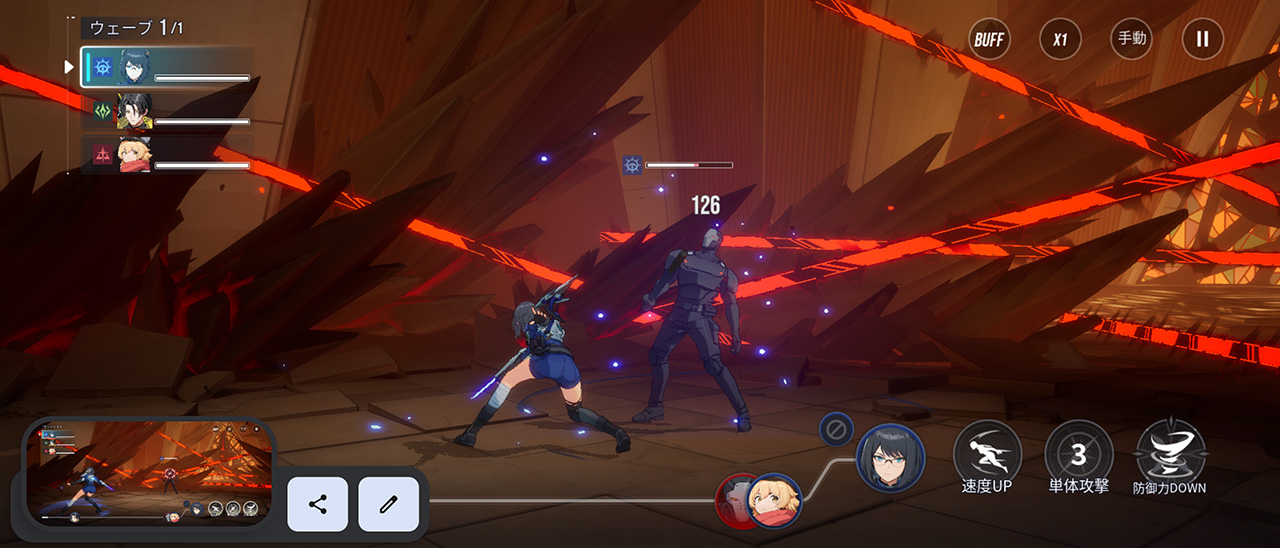Image resolution: width=1280 pixels, height=548 pixels.
Task: Select the dark-haired glasses girl party row
Action: [167, 68]
